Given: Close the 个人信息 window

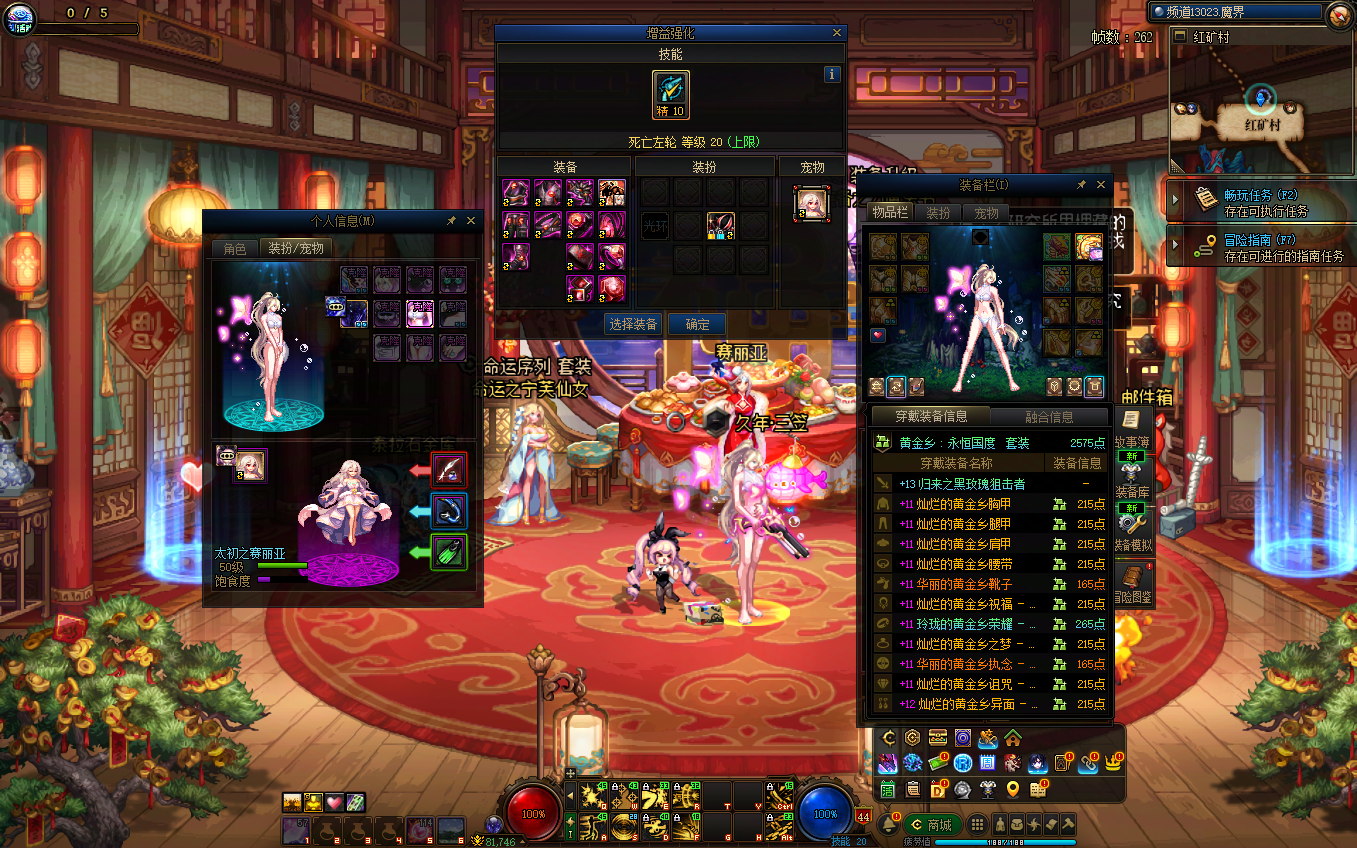Looking at the screenshot, I should 472,220.
